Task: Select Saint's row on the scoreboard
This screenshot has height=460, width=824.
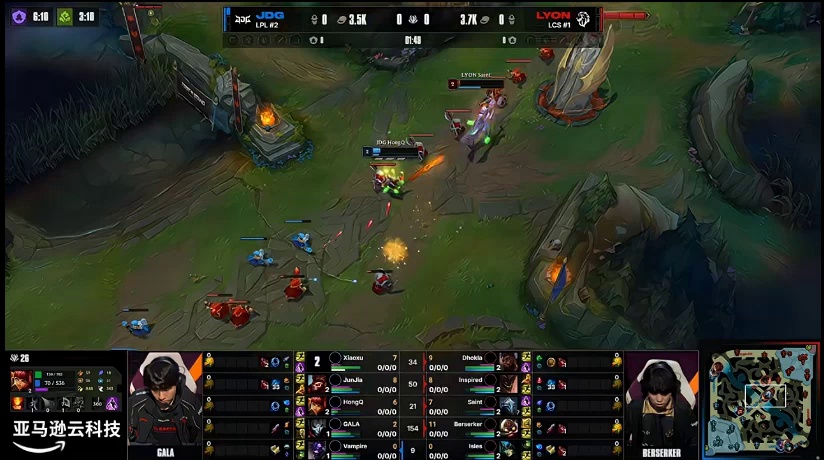Action: coord(472,404)
